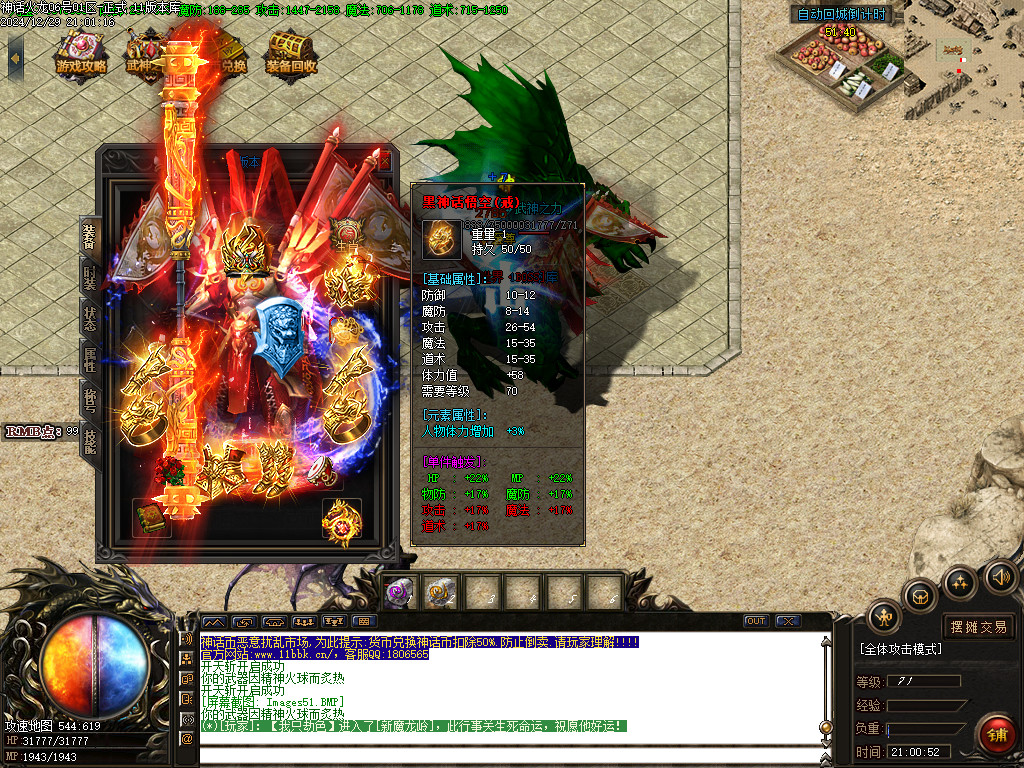Screen dimensions: 1024x768
Task: Click the 全体攻击模式 attack mode label
Action: (x=901, y=649)
